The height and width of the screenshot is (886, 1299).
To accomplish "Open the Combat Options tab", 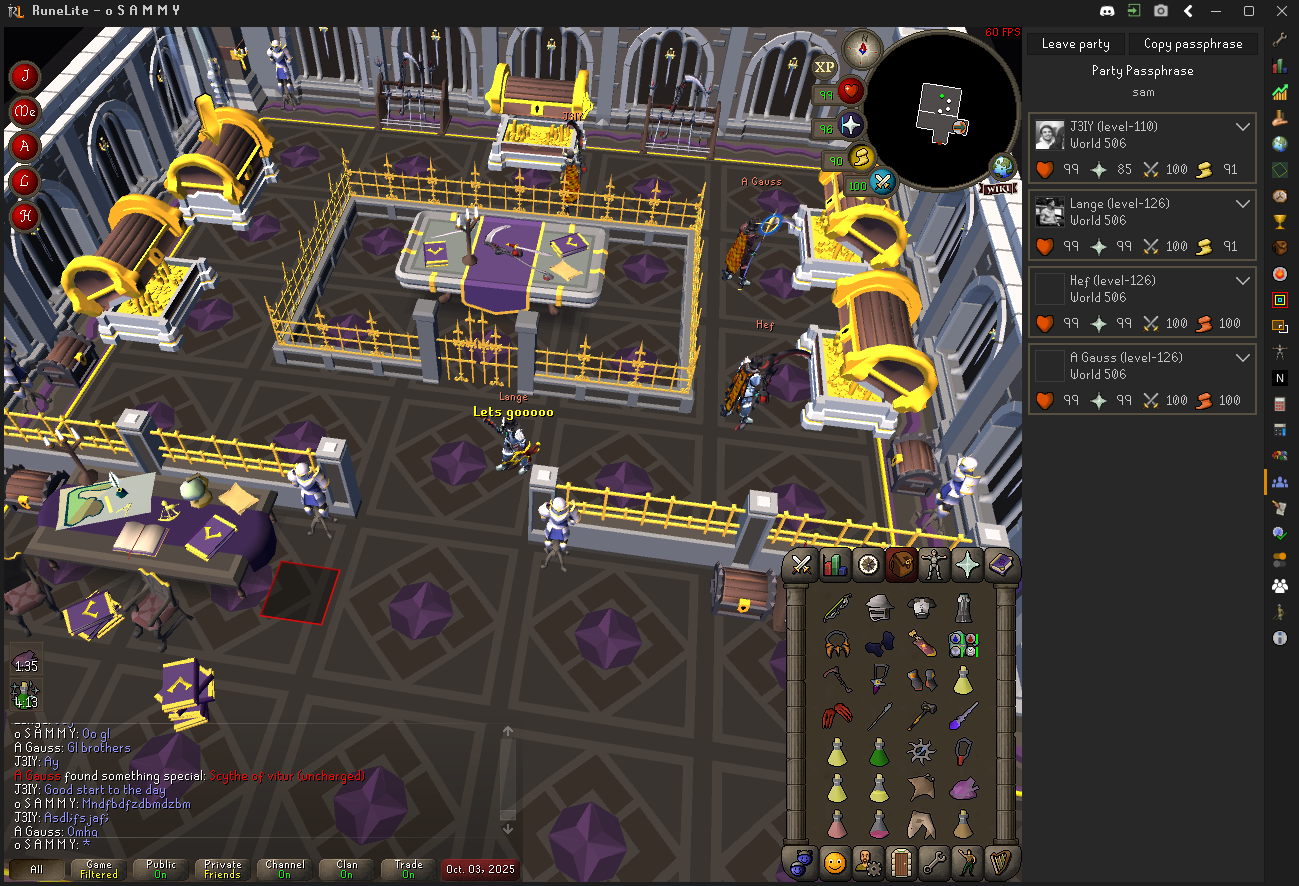I will pyautogui.click(x=800, y=565).
